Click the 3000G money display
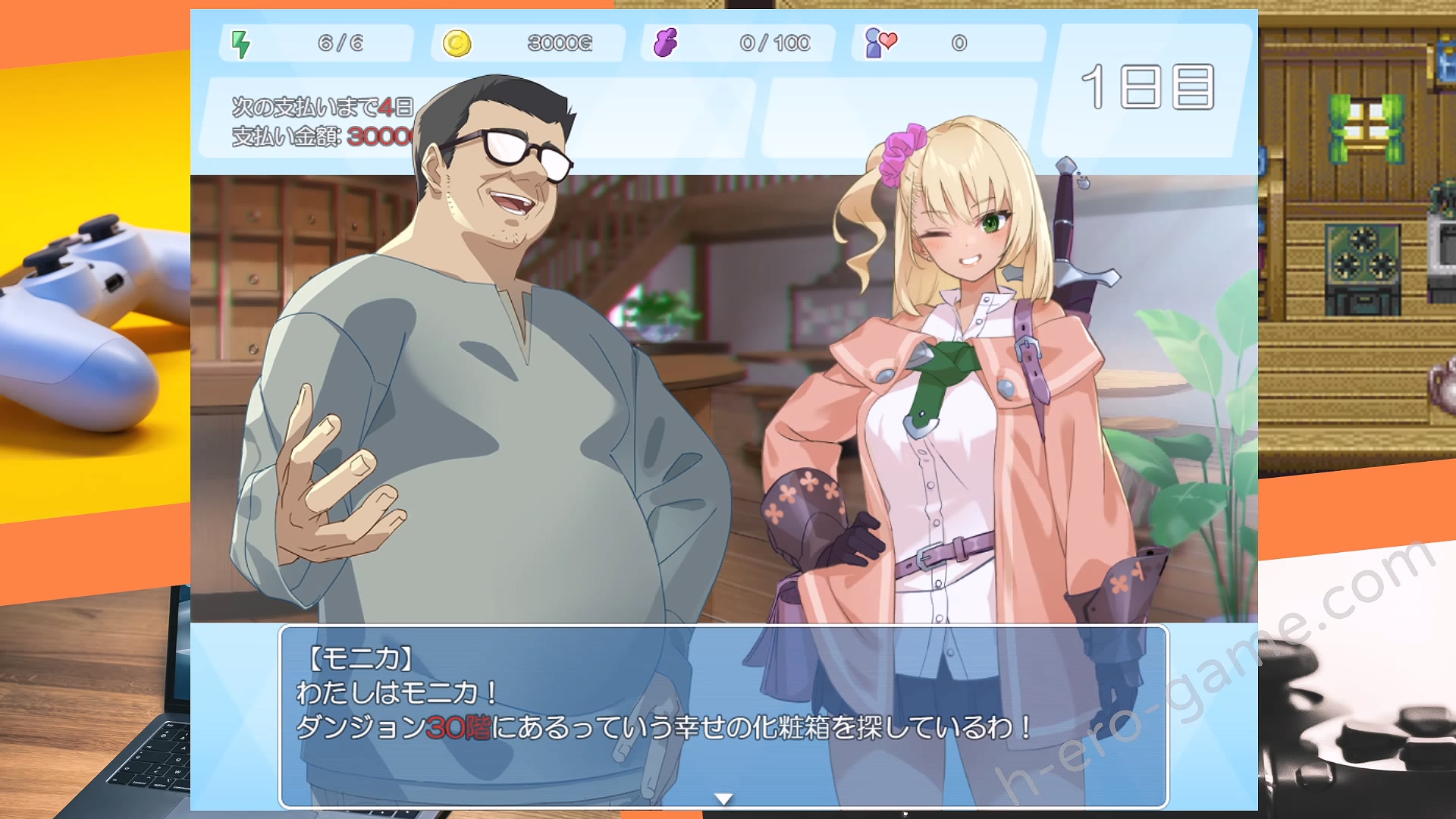The image size is (1456, 819). [x=559, y=43]
